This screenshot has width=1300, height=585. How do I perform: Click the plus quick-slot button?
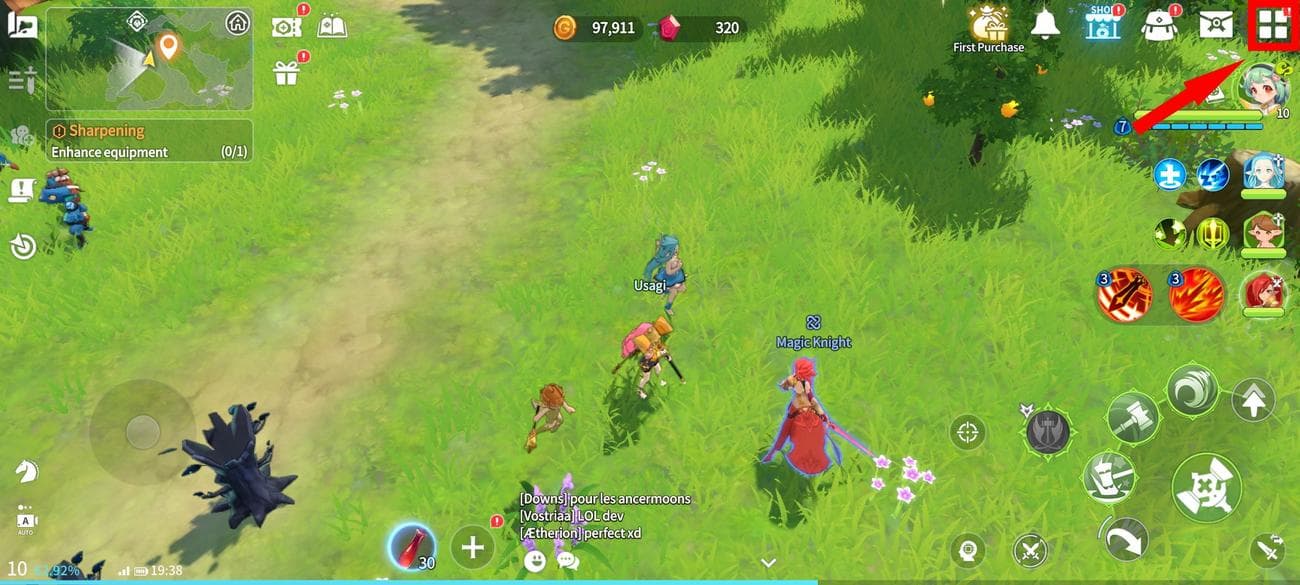coord(472,547)
